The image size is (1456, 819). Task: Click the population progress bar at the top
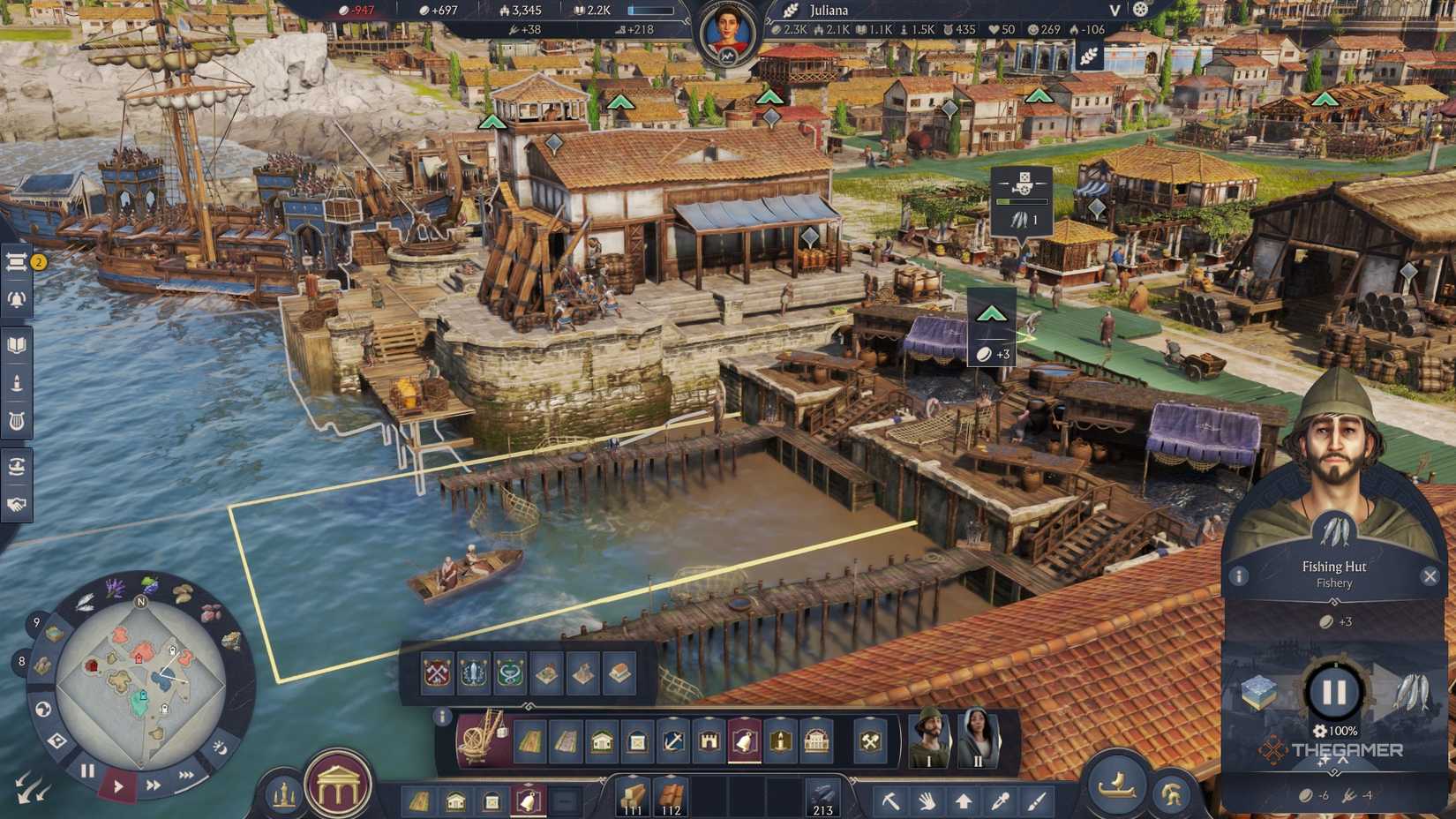[651, 11]
